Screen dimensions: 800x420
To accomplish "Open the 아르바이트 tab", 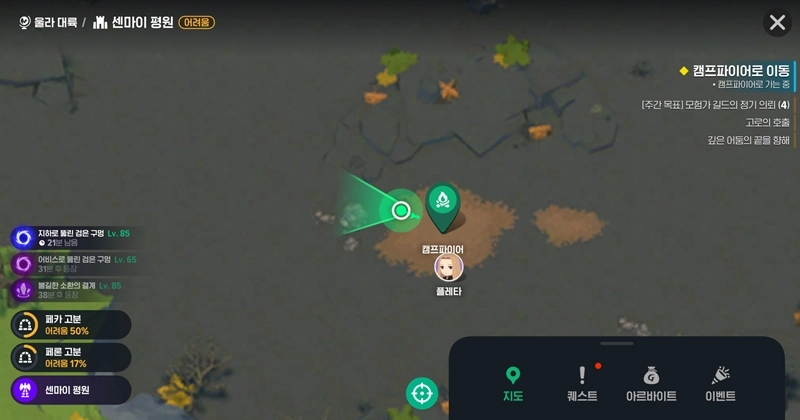I will pos(651,383).
